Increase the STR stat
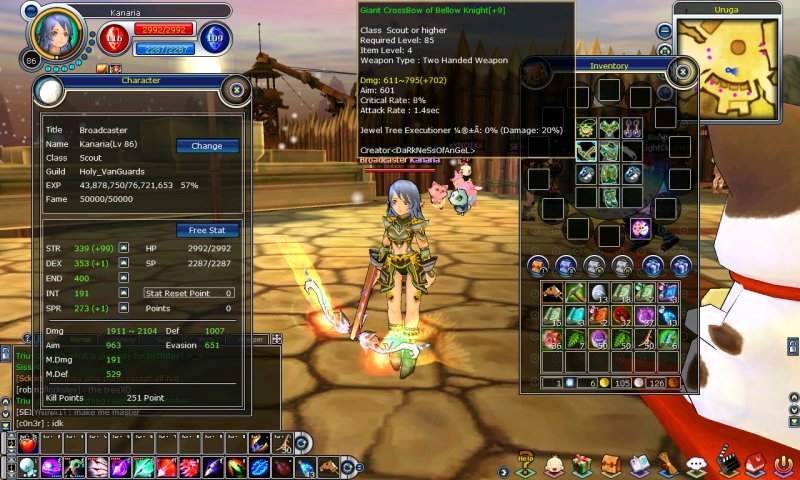 (x=124, y=247)
